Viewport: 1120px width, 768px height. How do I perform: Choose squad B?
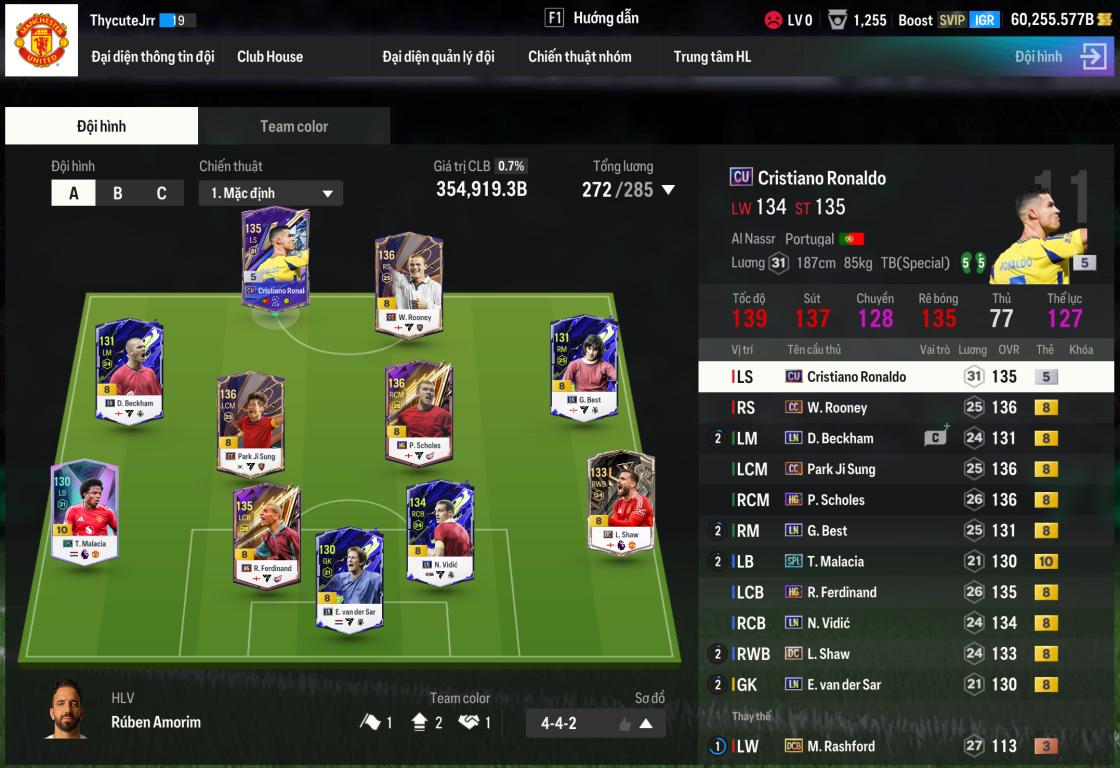click(x=118, y=193)
